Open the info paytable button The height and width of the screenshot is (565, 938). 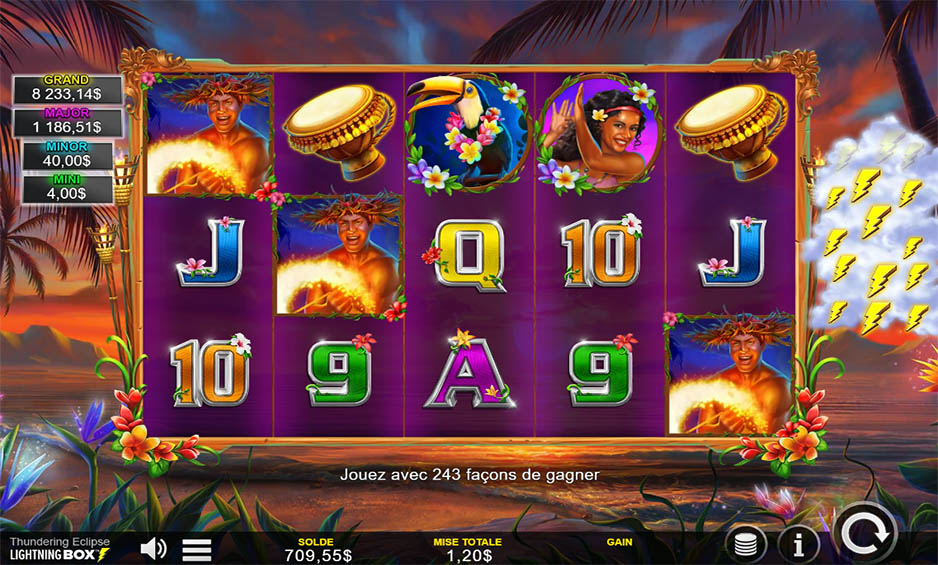tap(798, 545)
